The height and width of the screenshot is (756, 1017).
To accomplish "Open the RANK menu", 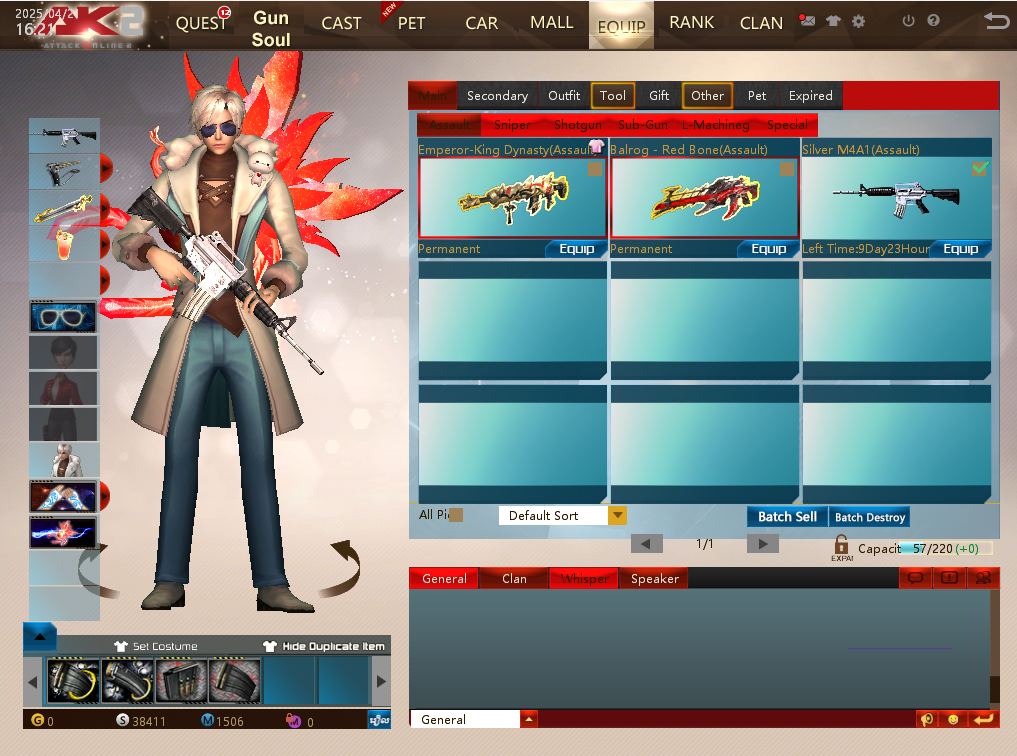I will click(692, 22).
